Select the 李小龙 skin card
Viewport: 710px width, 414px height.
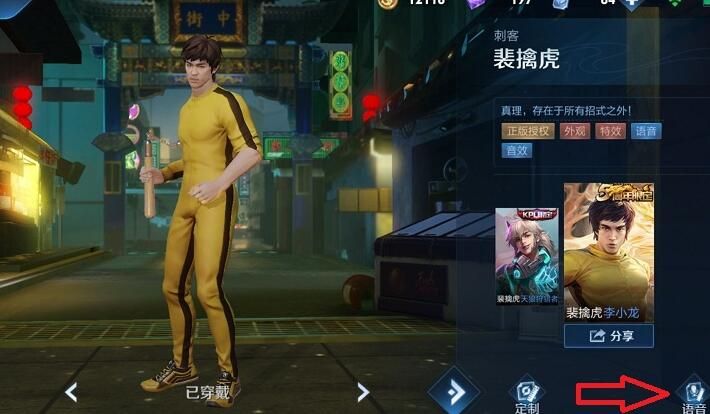(x=608, y=250)
